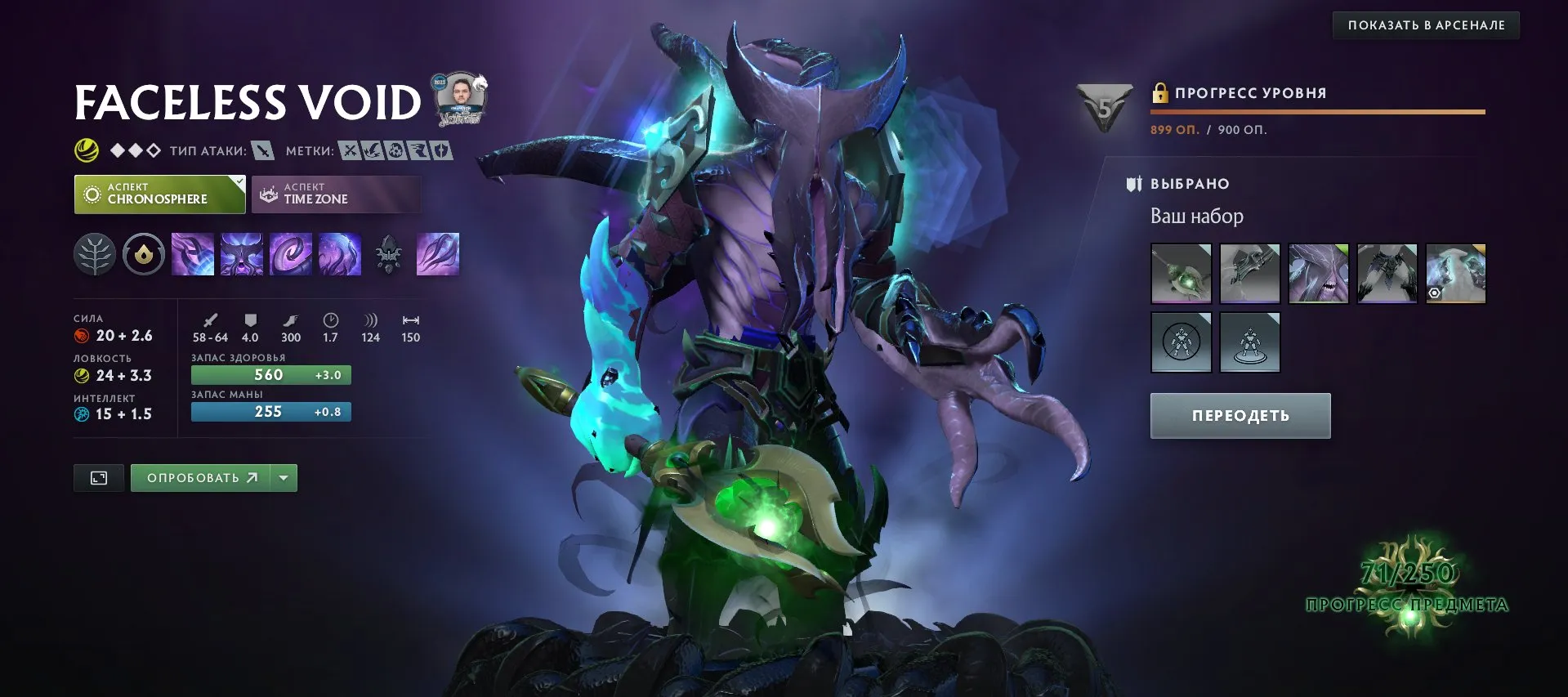The height and width of the screenshot is (697, 1568).
Task: Open ПОКАЗАТЬ В АРСЕНАЛЕ
Action: click(1425, 25)
